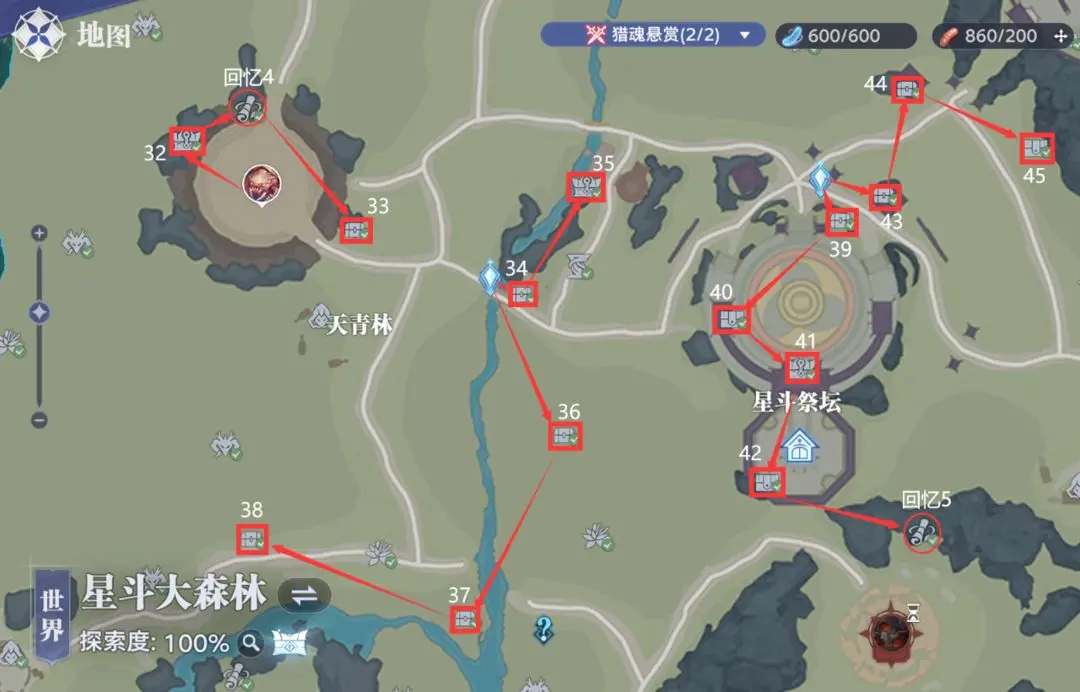
Task: Click the map zoom slider handle
Action: click(39, 313)
